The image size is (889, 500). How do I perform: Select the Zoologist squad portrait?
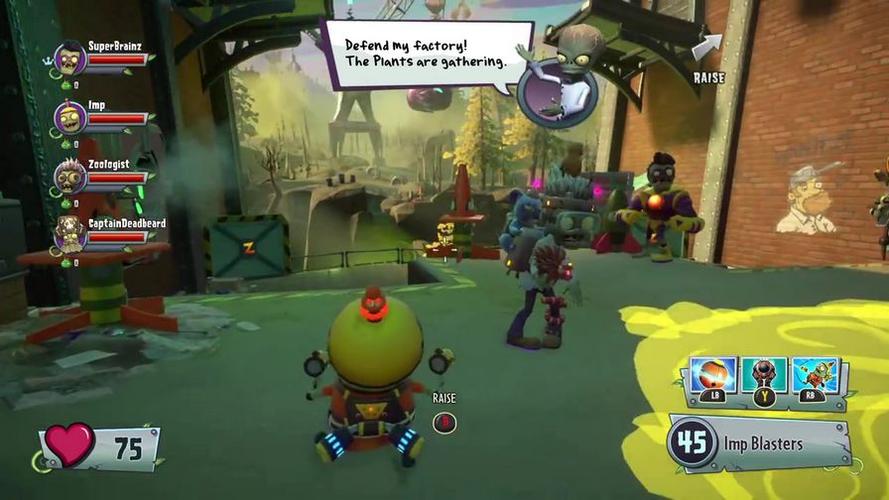[70, 176]
